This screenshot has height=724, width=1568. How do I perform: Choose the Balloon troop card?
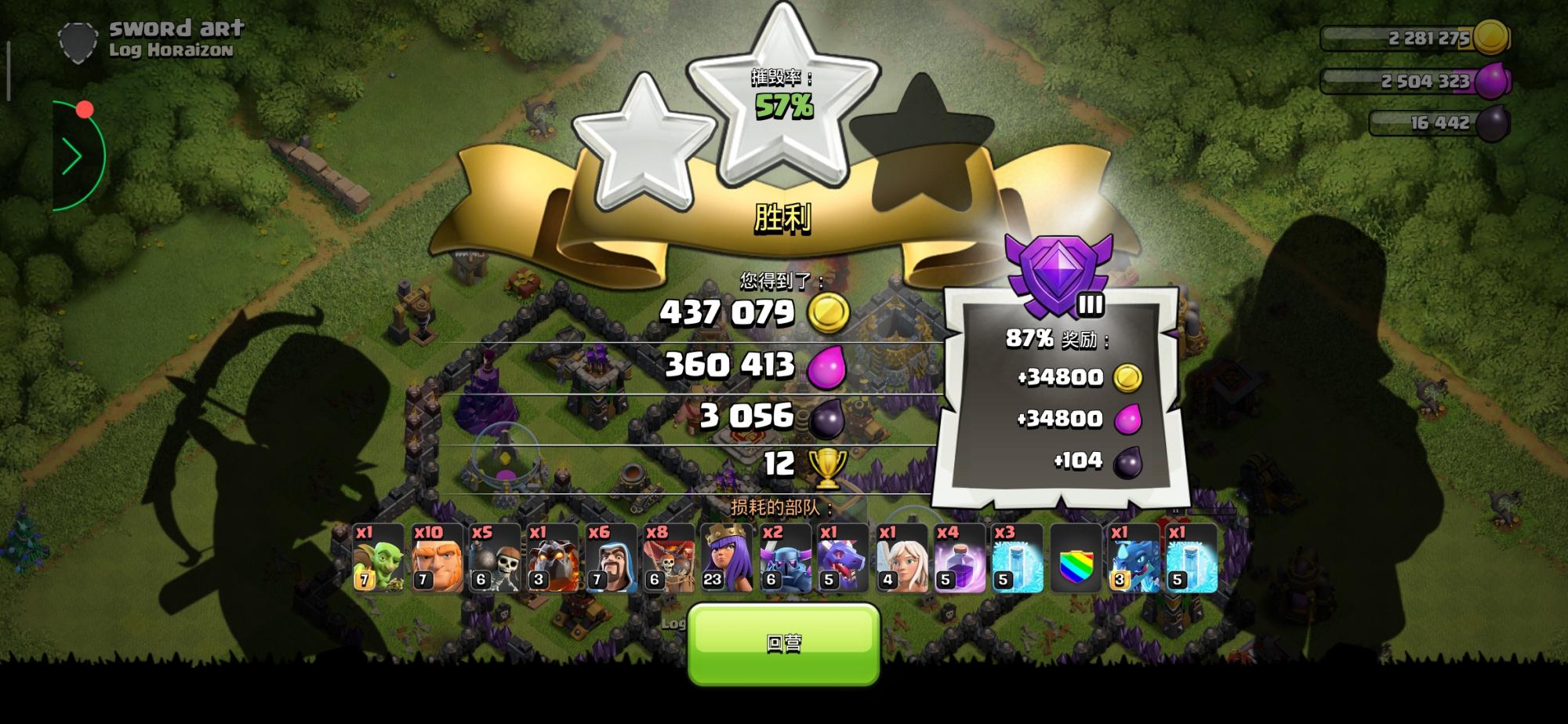[669, 558]
